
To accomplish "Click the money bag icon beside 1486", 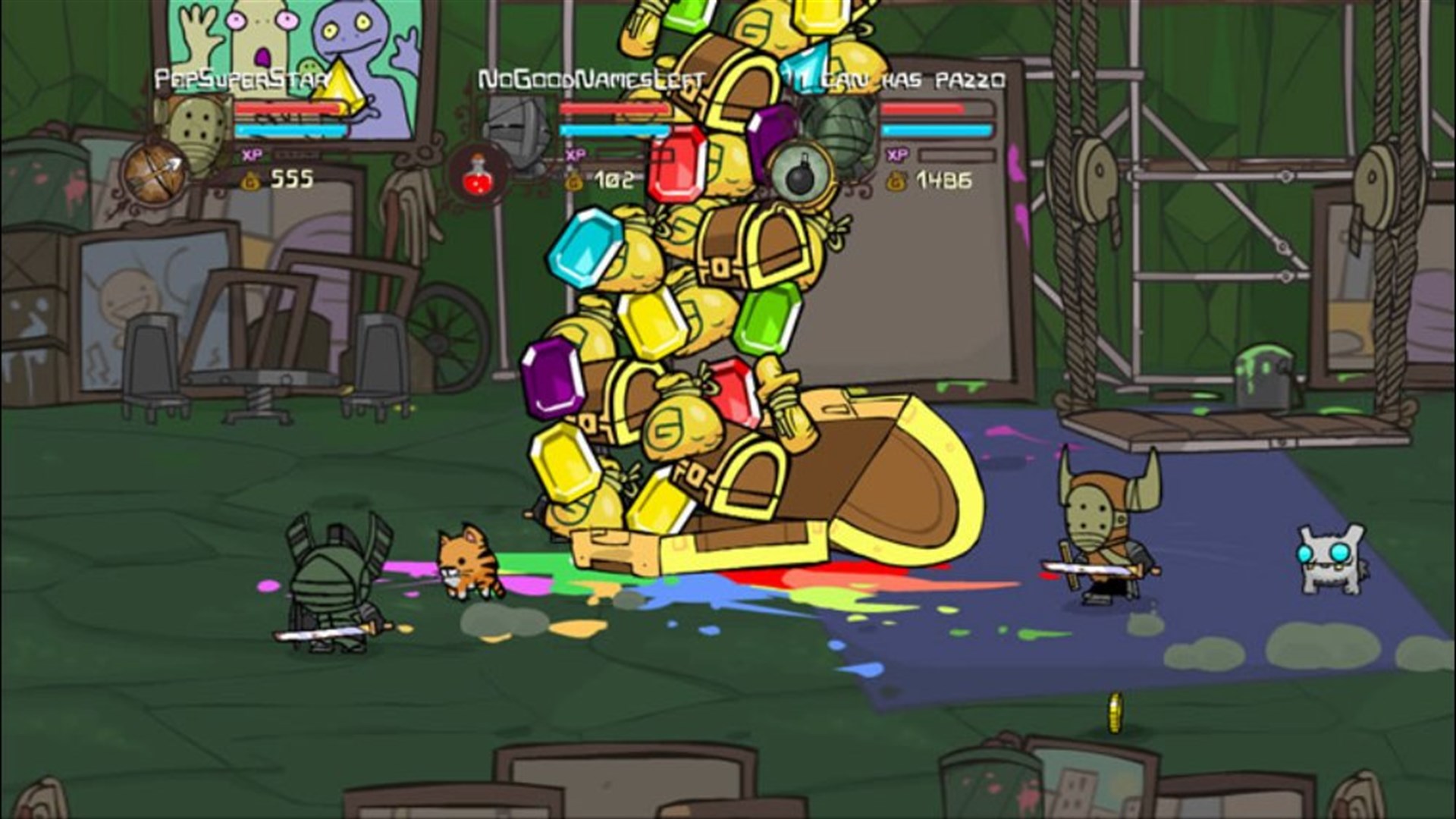I will (896, 180).
